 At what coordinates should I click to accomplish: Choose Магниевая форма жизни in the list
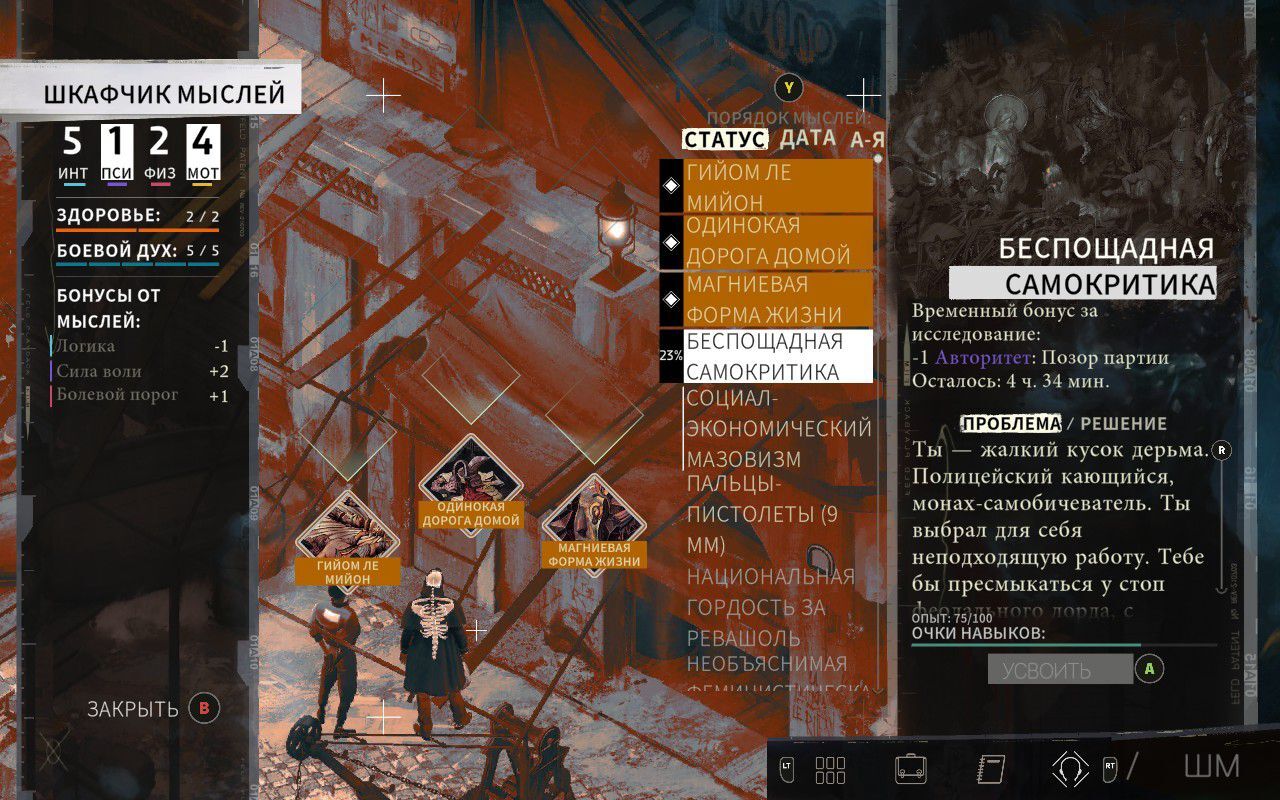[765, 299]
